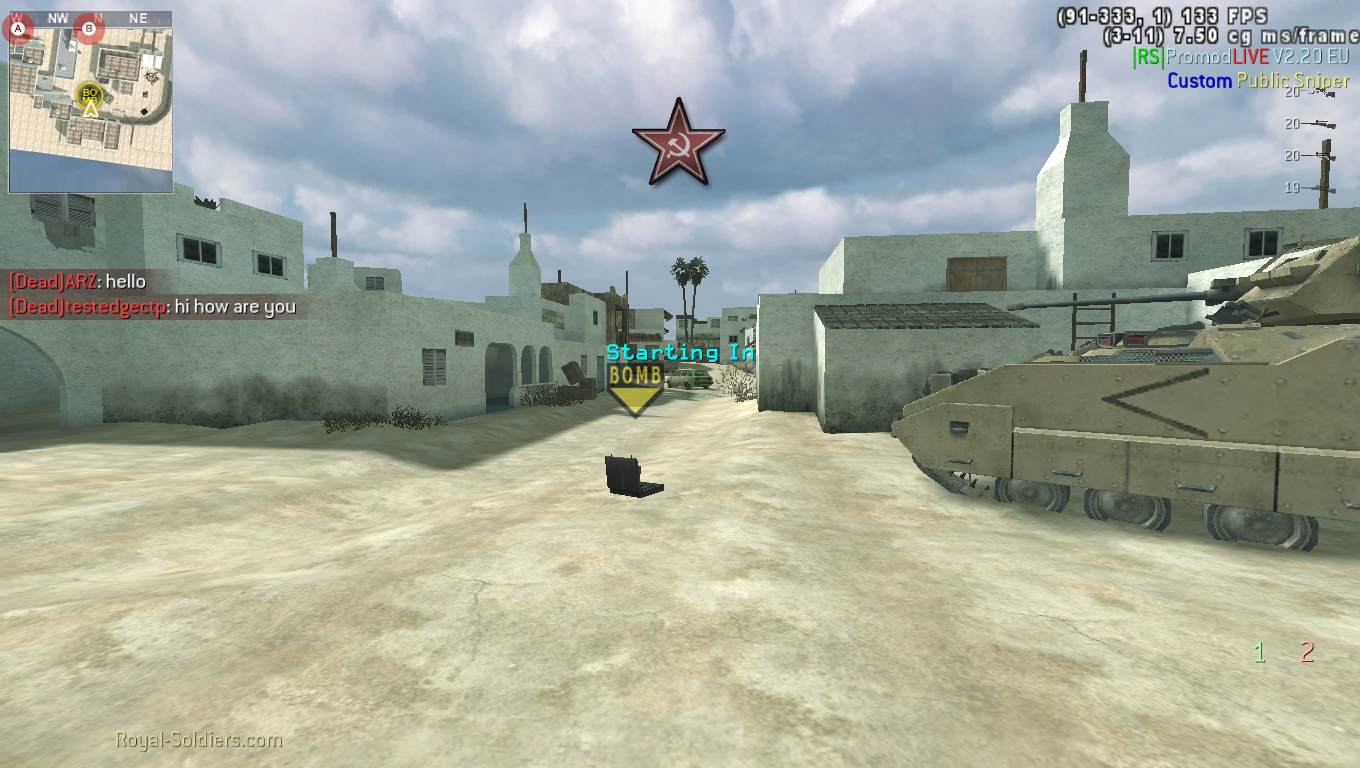Click the green number 1 indicator
The height and width of the screenshot is (768, 1360).
(1260, 654)
